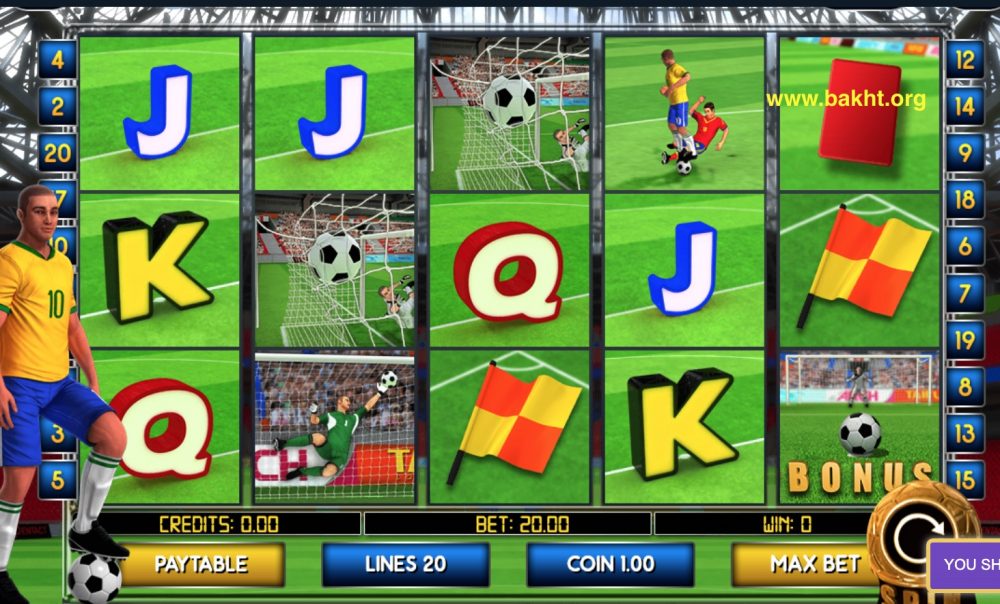Viewport: 1000px width, 604px height.
Task: Select payline number 14
Action: click(x=964, y=106)
